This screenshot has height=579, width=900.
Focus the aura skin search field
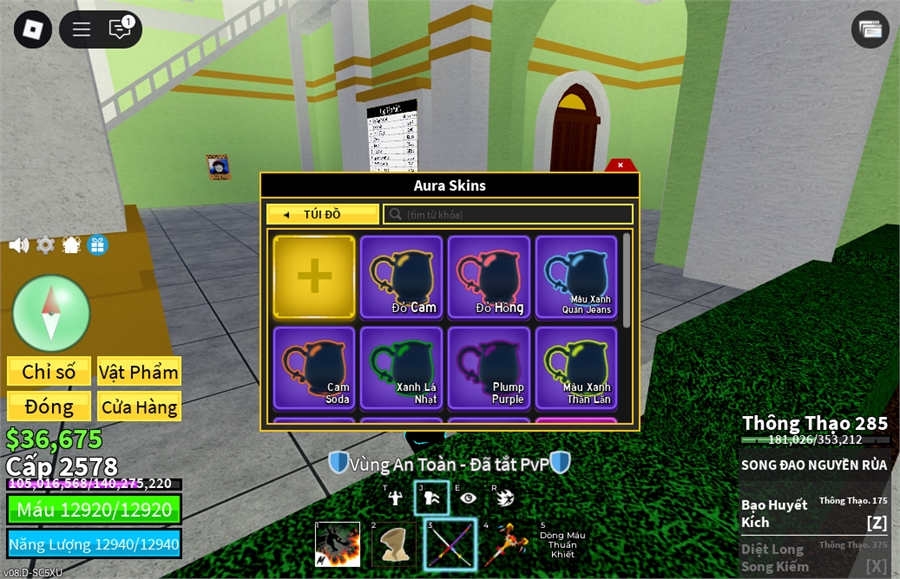(508, 214)
